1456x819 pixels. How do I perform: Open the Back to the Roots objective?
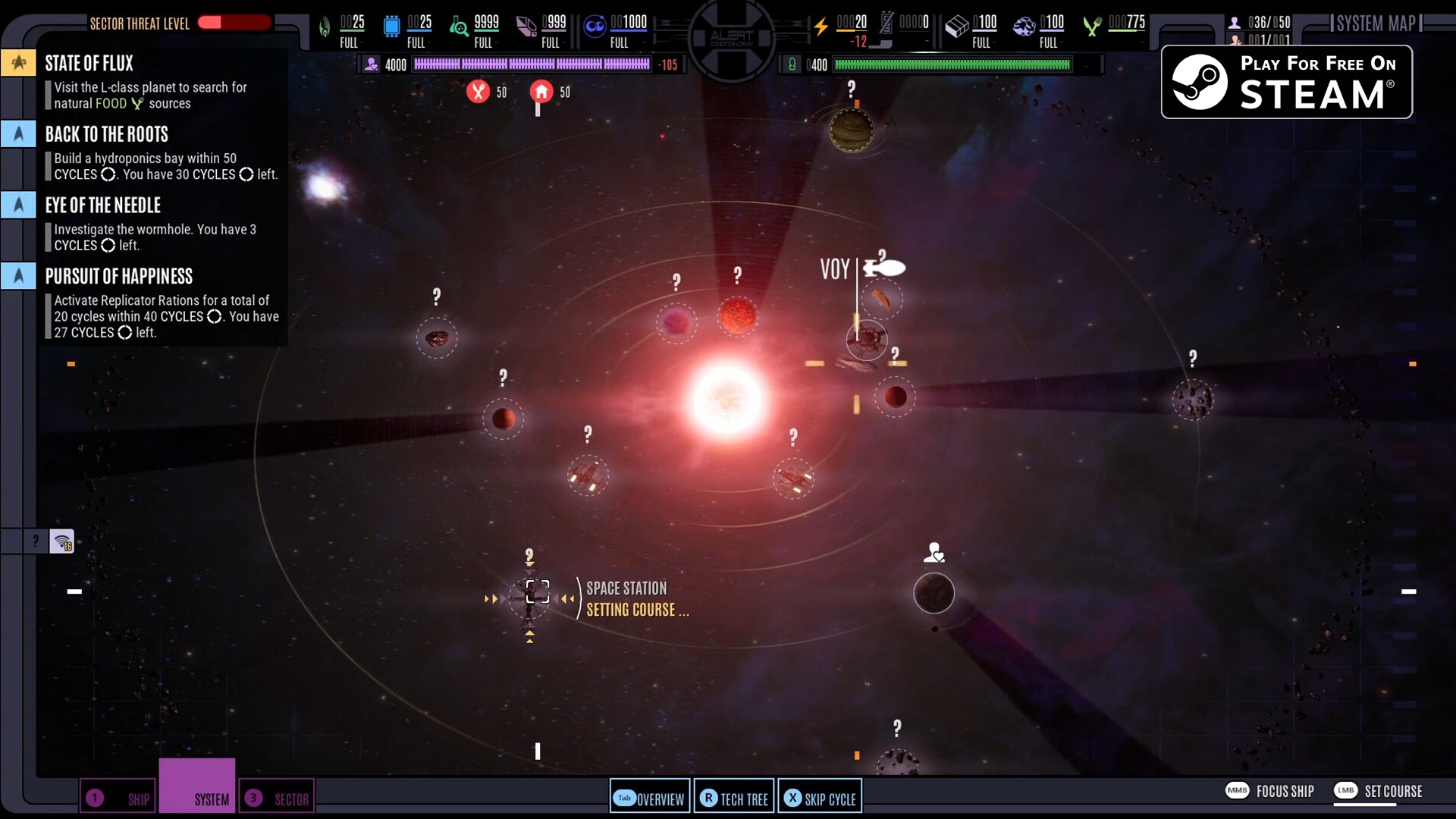click(106, 135)
